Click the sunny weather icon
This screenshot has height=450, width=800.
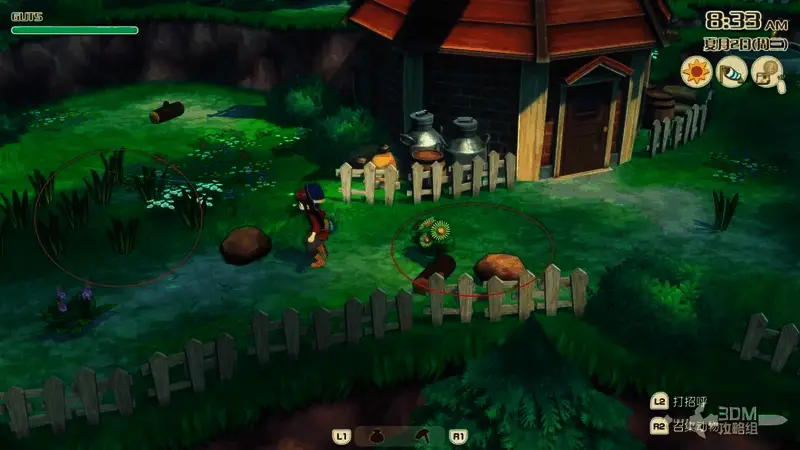tap(696, 70)
